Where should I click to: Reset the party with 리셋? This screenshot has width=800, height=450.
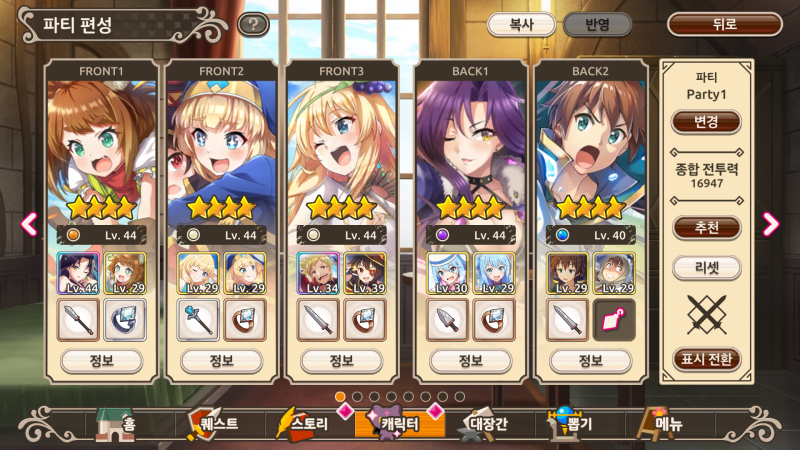pos(706,268)
